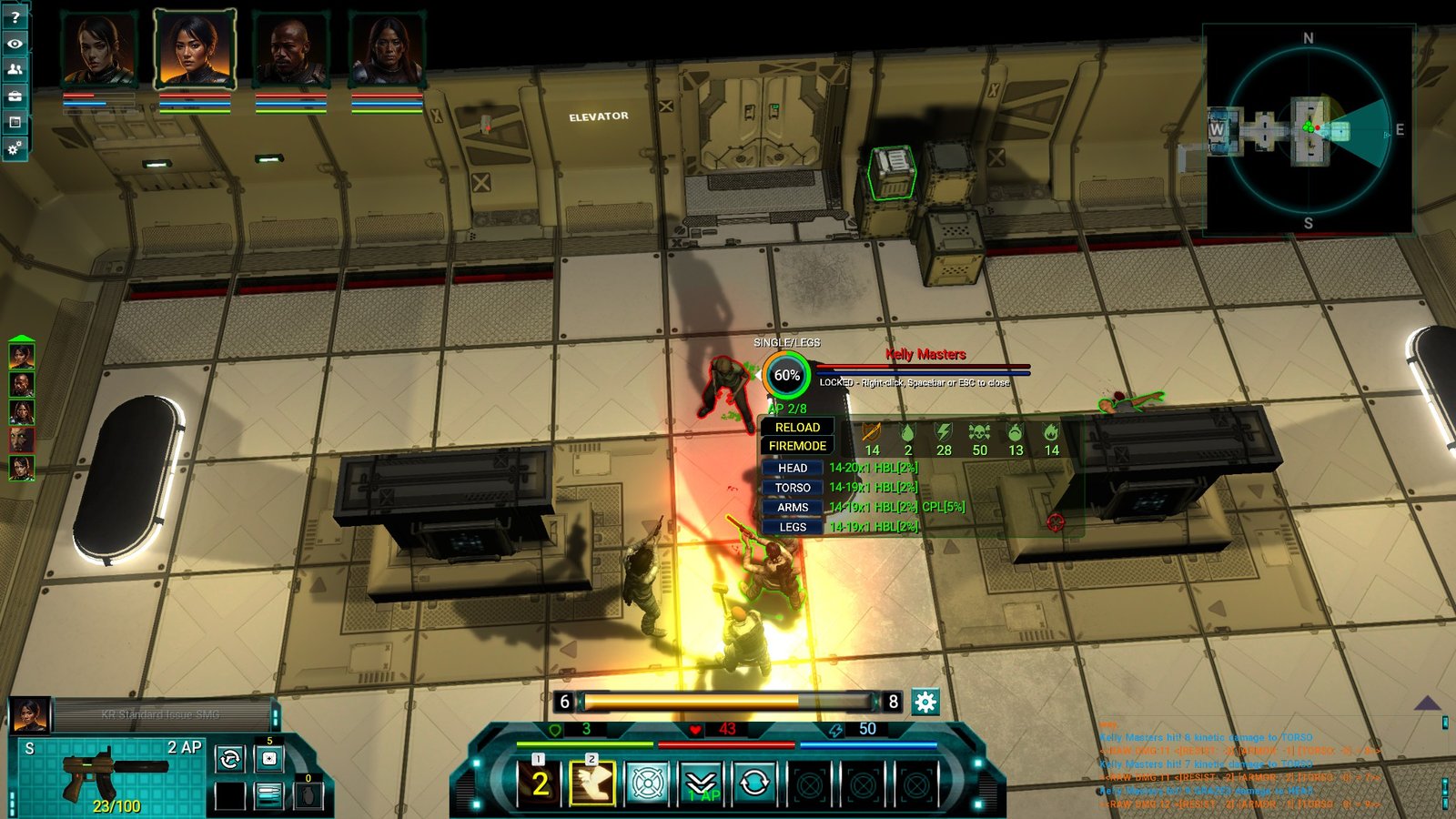1456x819 pixels.
Task: Open the help question mark menu
Action: [15, 17]
